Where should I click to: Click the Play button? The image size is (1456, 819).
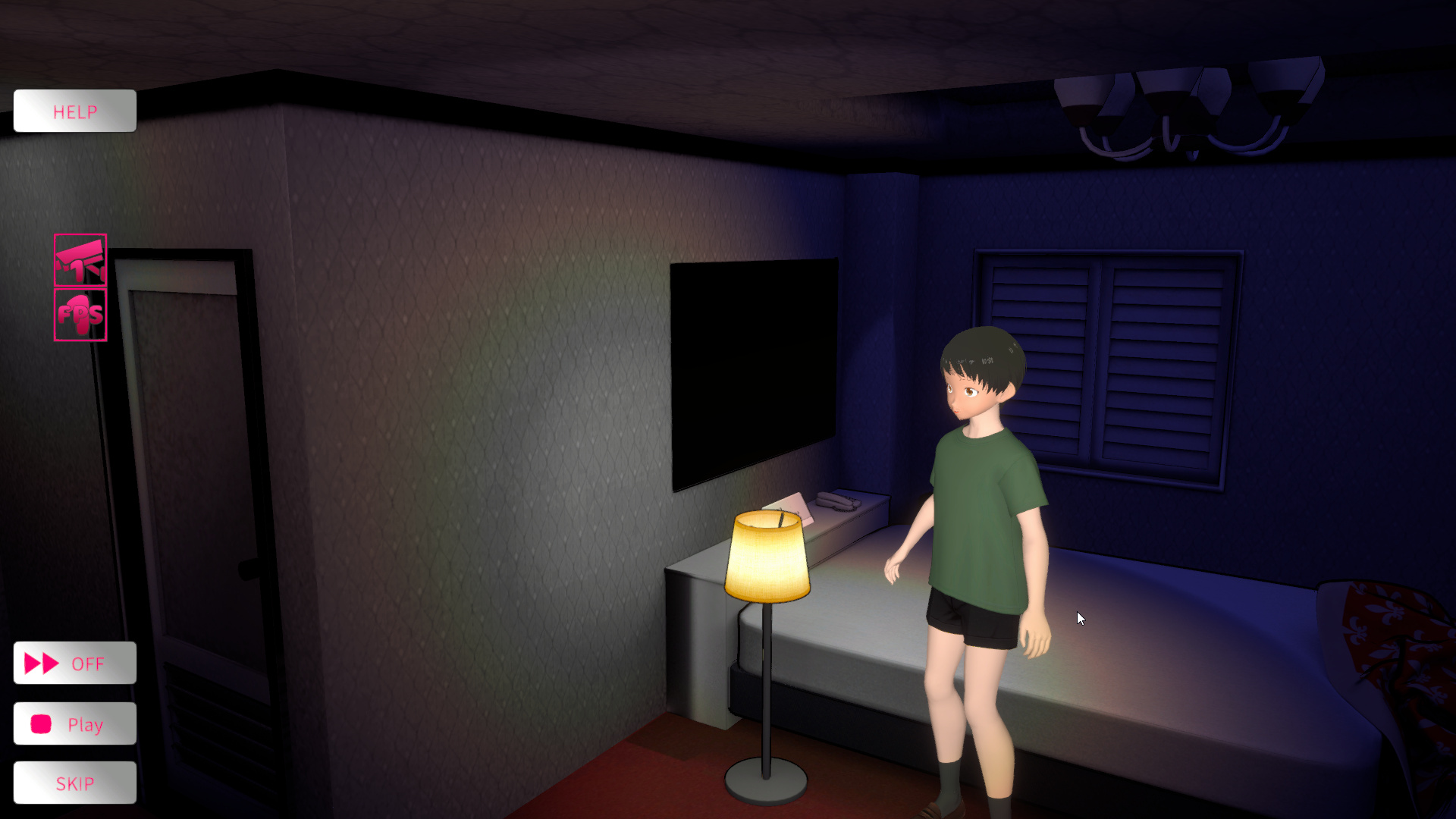[74, 724]
